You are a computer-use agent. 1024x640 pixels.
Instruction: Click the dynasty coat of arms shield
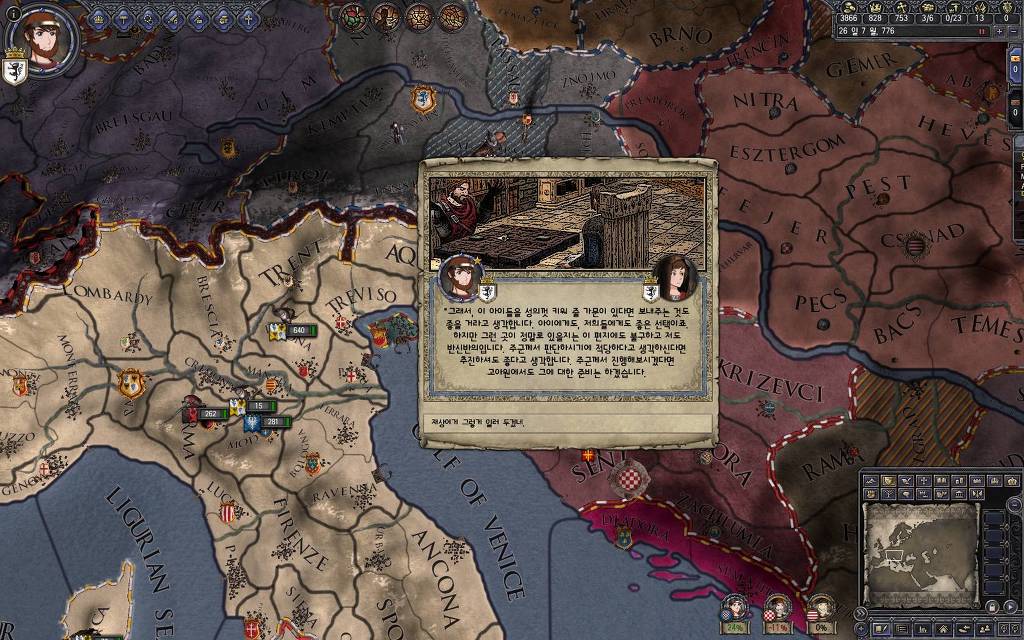[16, 71]
